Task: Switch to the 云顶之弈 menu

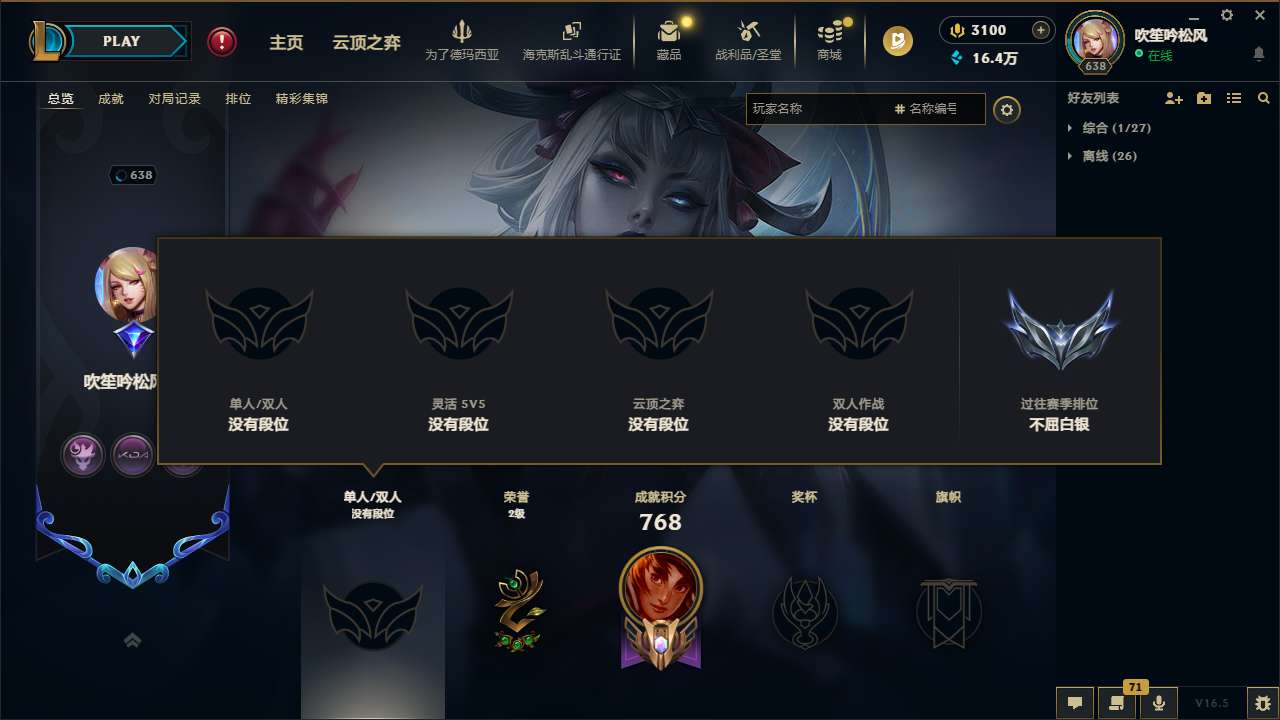Action: [364, 41]
